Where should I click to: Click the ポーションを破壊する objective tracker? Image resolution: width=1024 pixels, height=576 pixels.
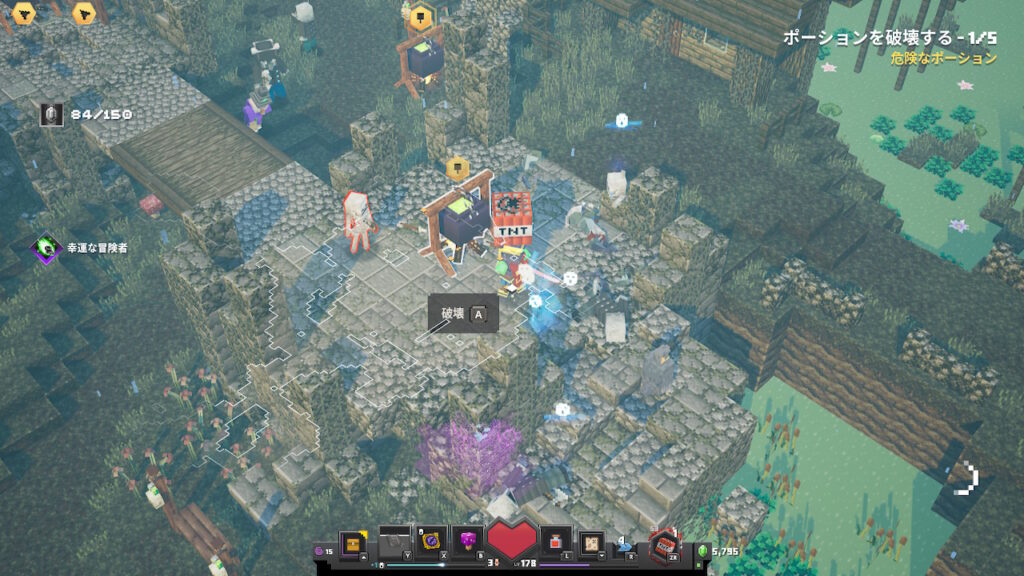889,37
